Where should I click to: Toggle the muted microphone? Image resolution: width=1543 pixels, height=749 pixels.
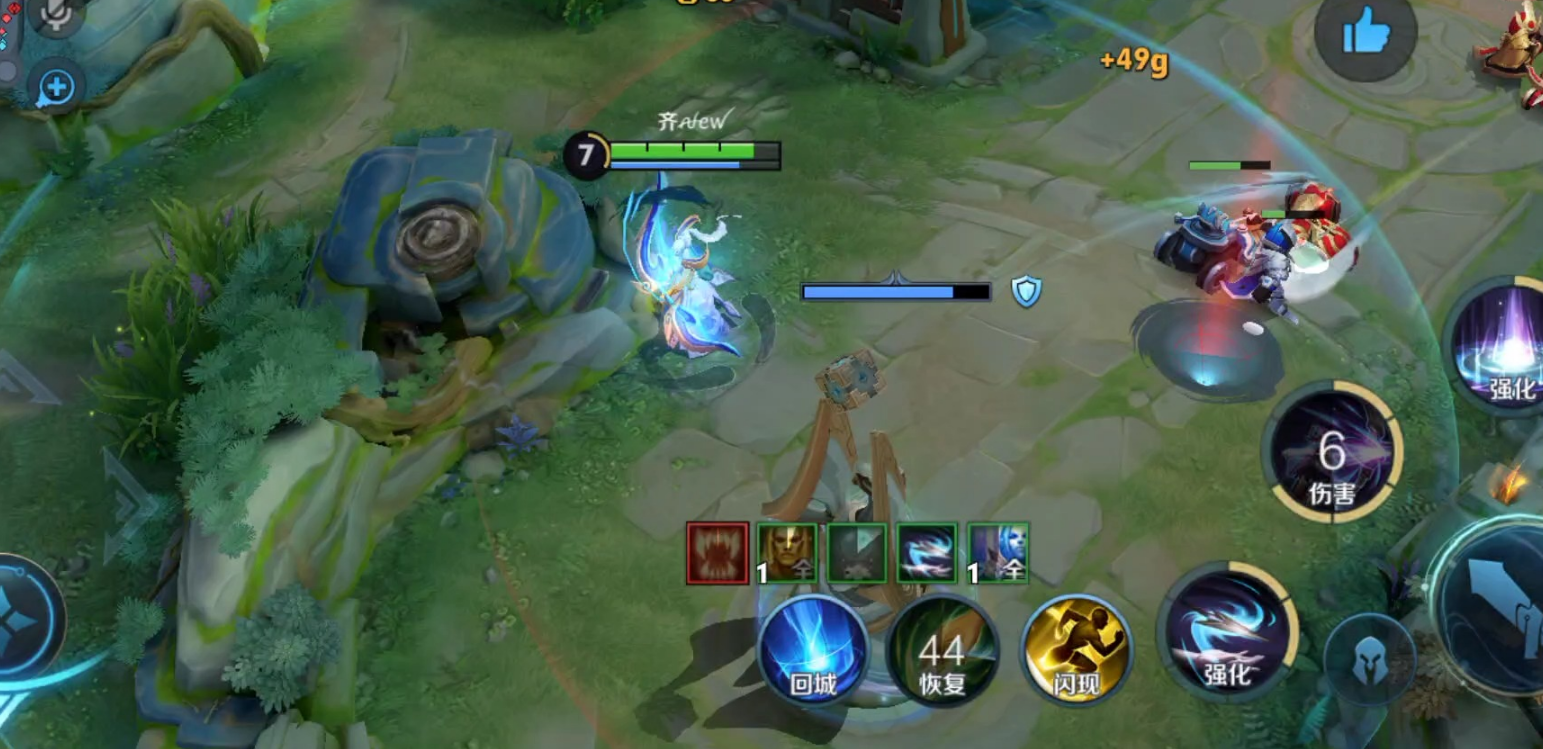pos(55,14)
